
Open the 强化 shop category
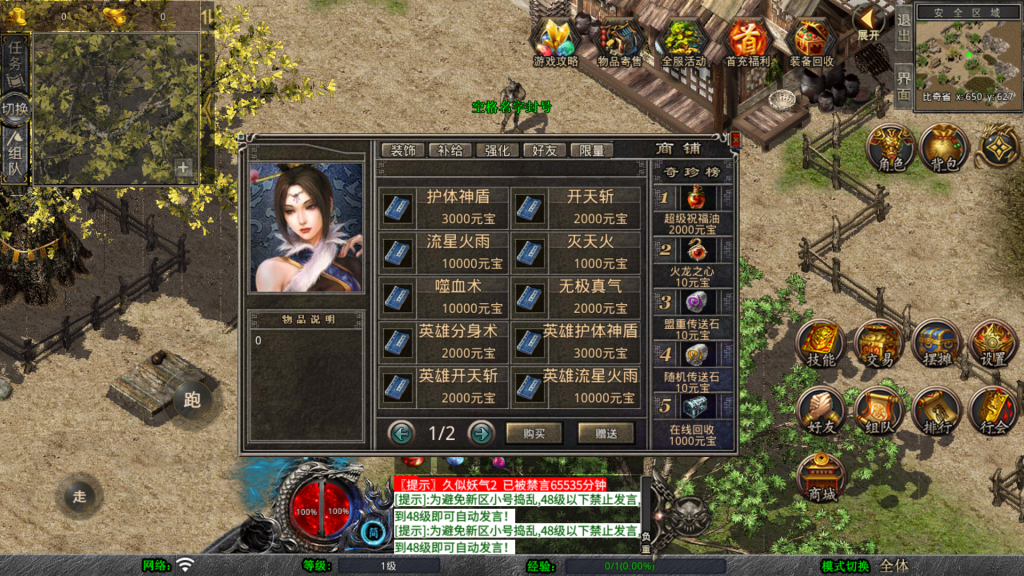tap(497, 150)
